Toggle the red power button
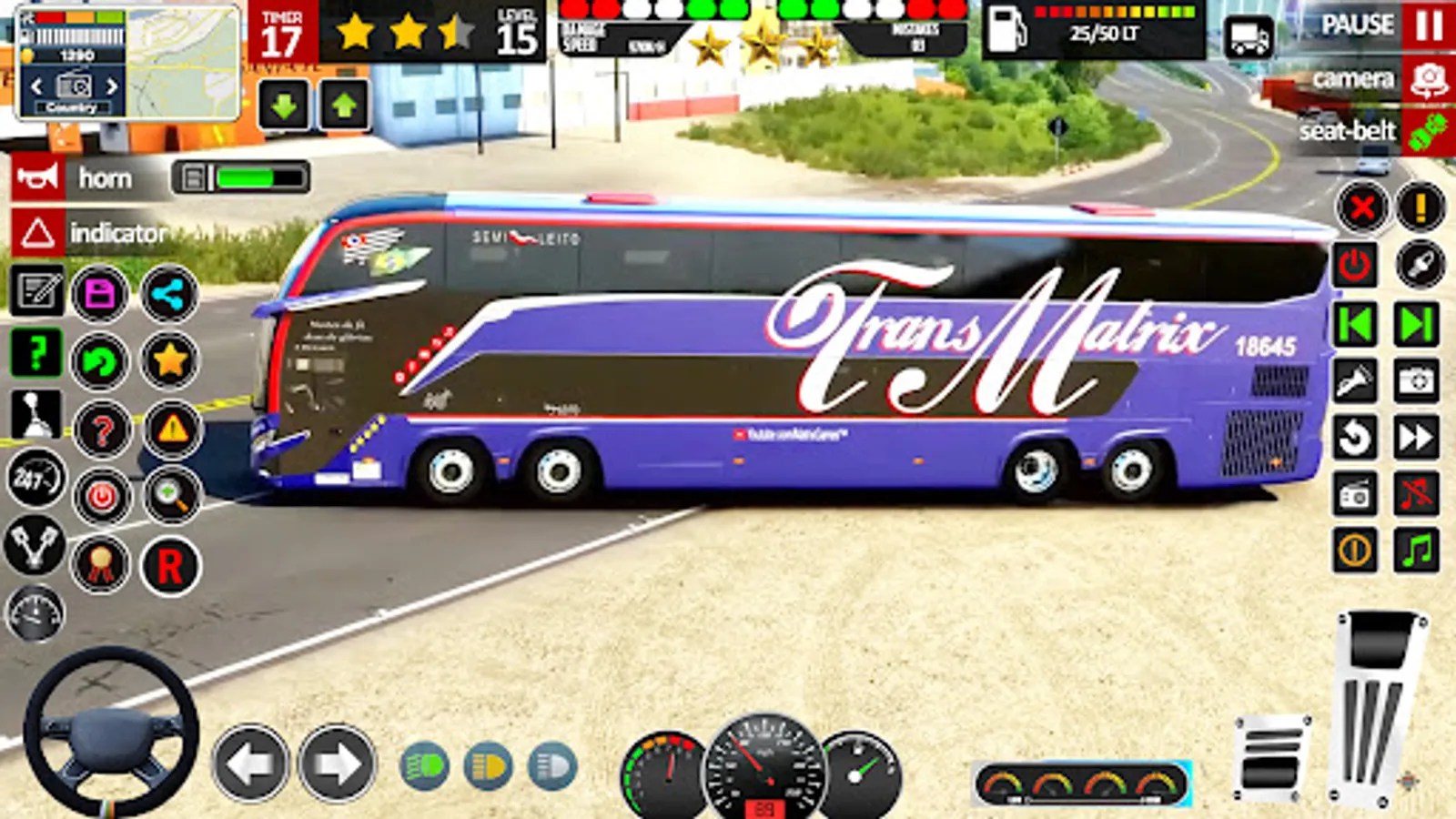Image resolution: width=1456 pixels, height=819 pixels. (1354, 265)
